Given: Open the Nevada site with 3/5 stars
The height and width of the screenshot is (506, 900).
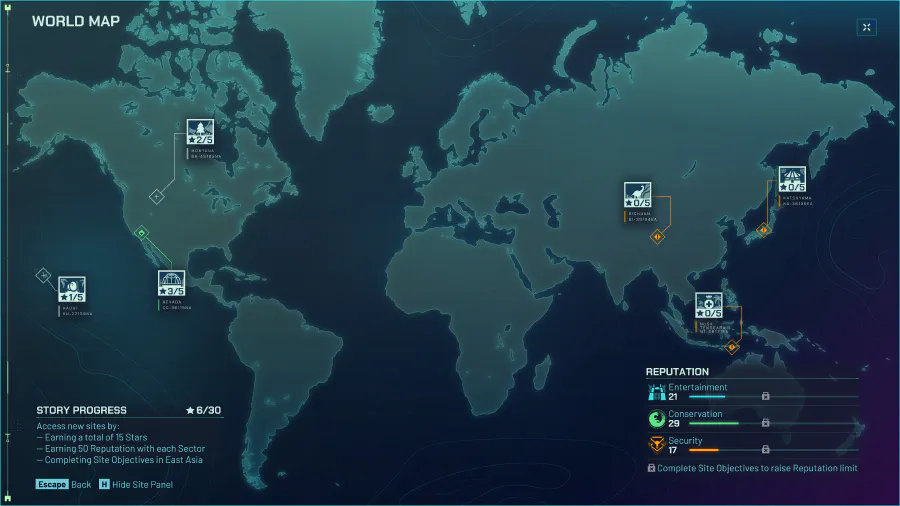Looking at the screenshot, I should [x=171, y=284].
